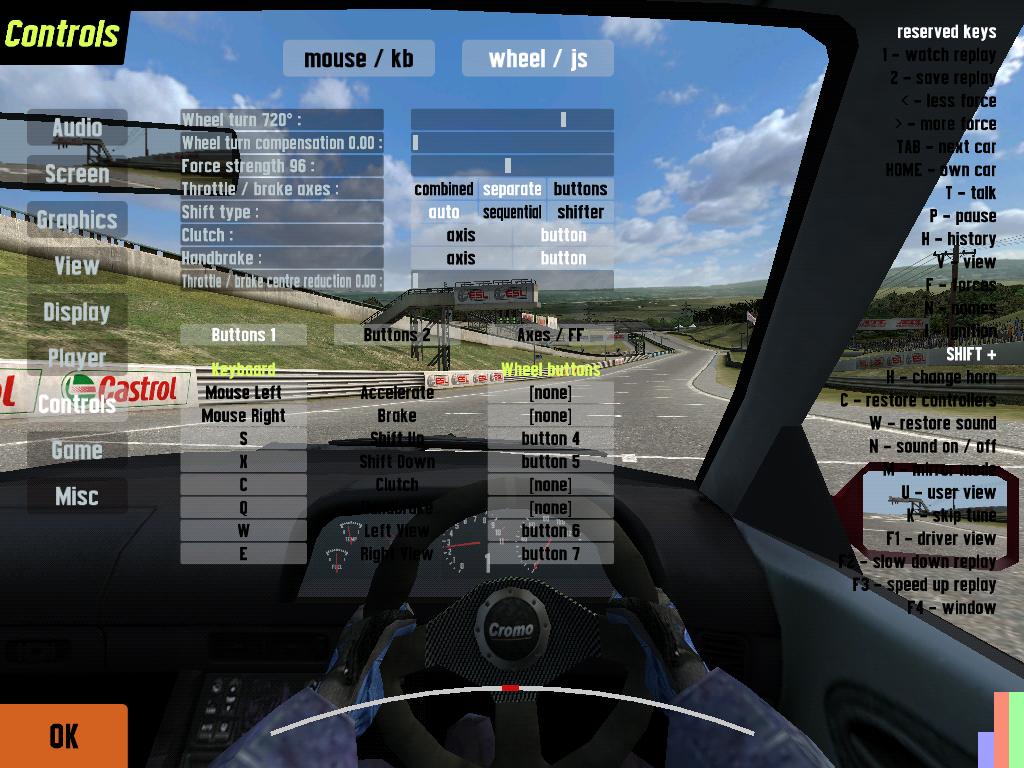
Task: Show the Buttons 2 assignment page
Action: point(397,335)
